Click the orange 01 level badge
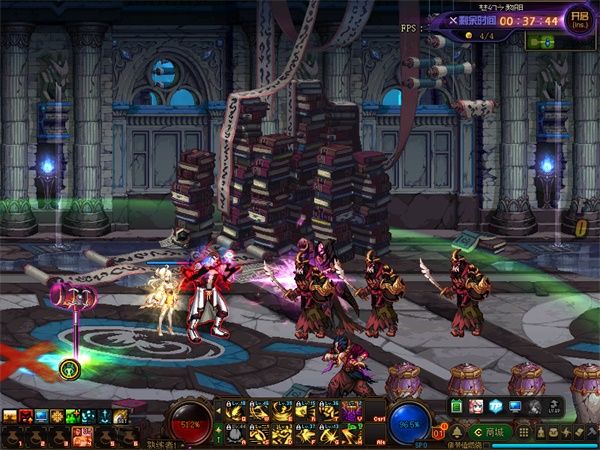This screenshot has width=600, height=450. [440, 433]
